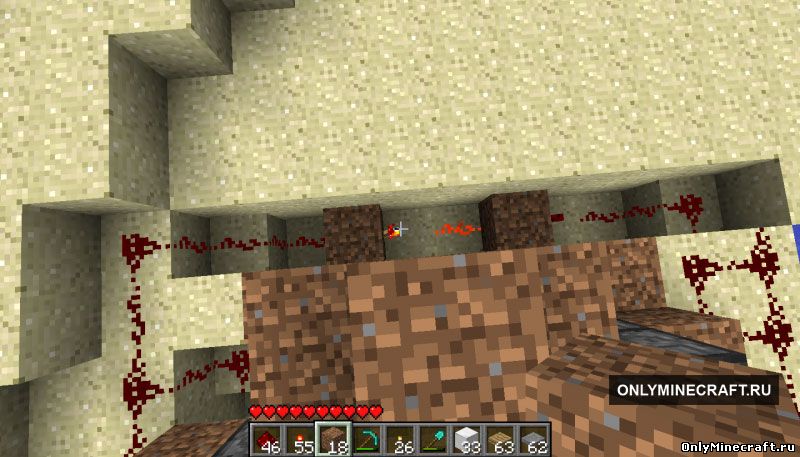Viewport: 800px width, 457px height.
Task: Select the redstone torch stack of 55
Action: [x=299, y=438]
